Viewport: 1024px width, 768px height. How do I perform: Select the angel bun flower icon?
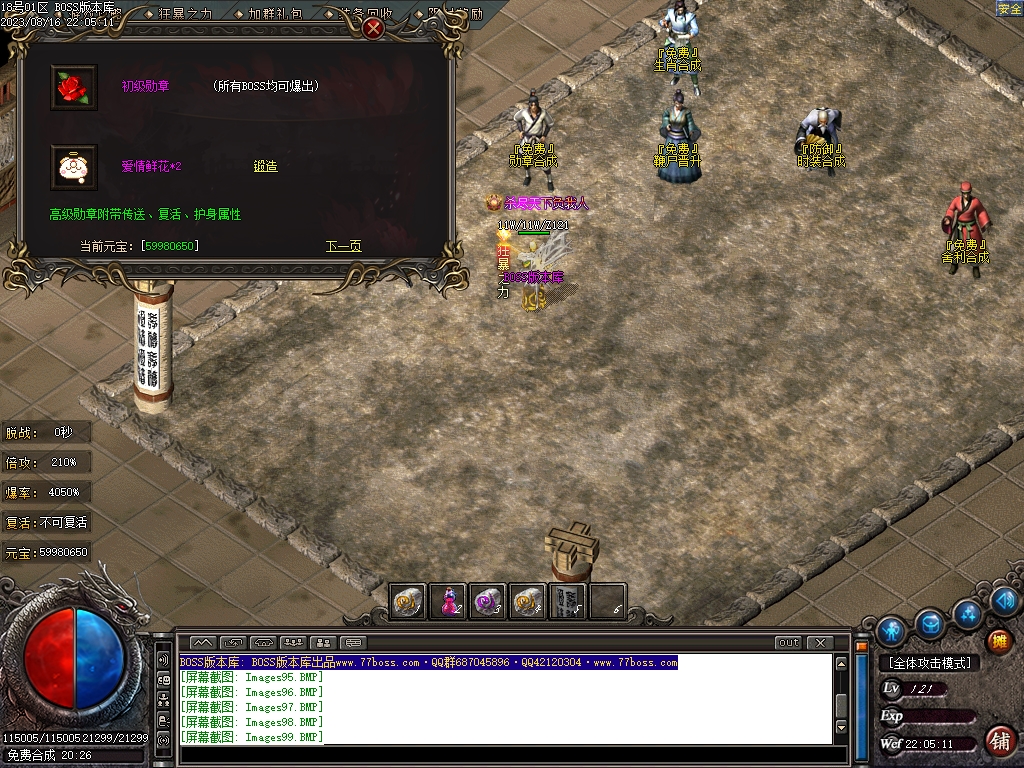point(73,166)
